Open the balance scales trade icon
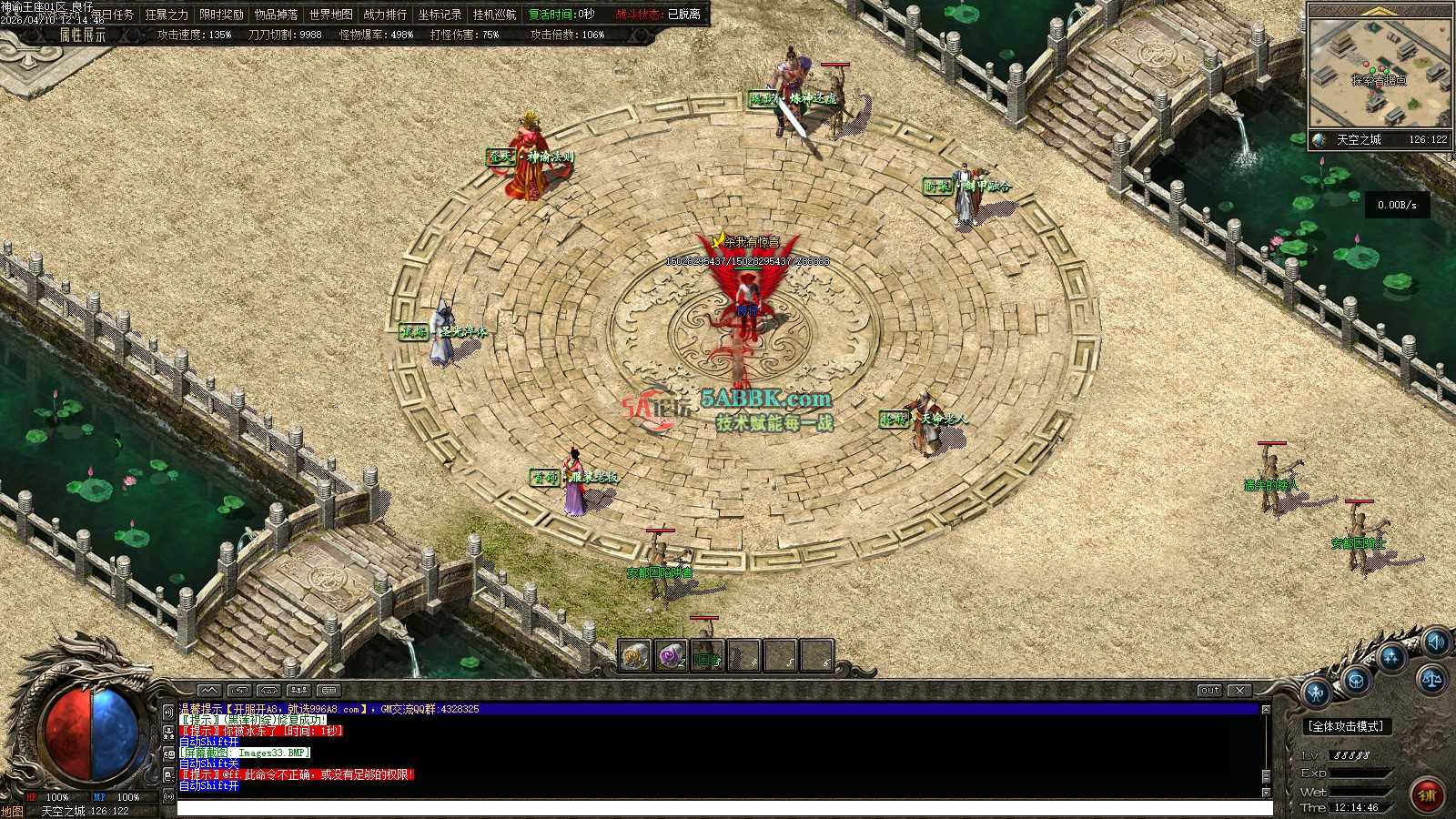Screen dimensions: 1456x819 pos(1431,678)
